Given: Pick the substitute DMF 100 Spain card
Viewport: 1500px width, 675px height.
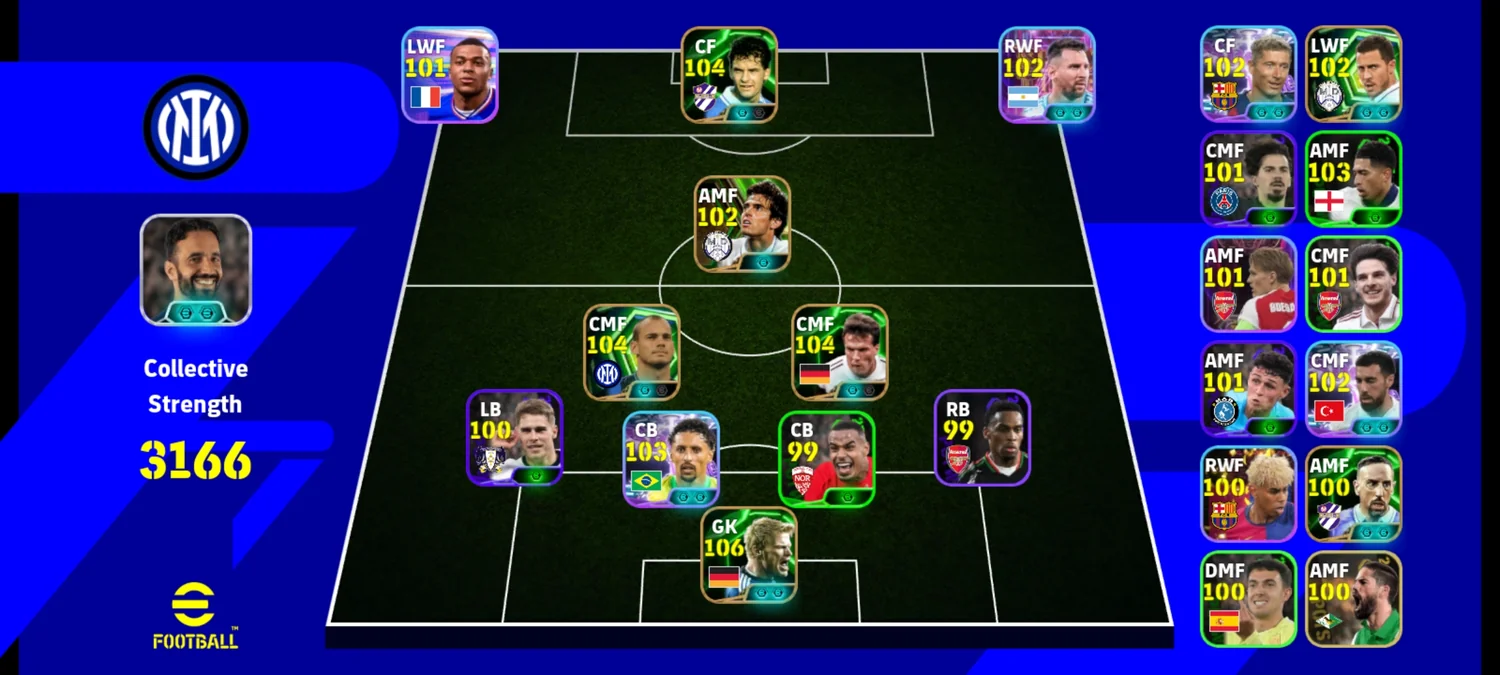Looking at the screenshot, I should click(1248, 599).
